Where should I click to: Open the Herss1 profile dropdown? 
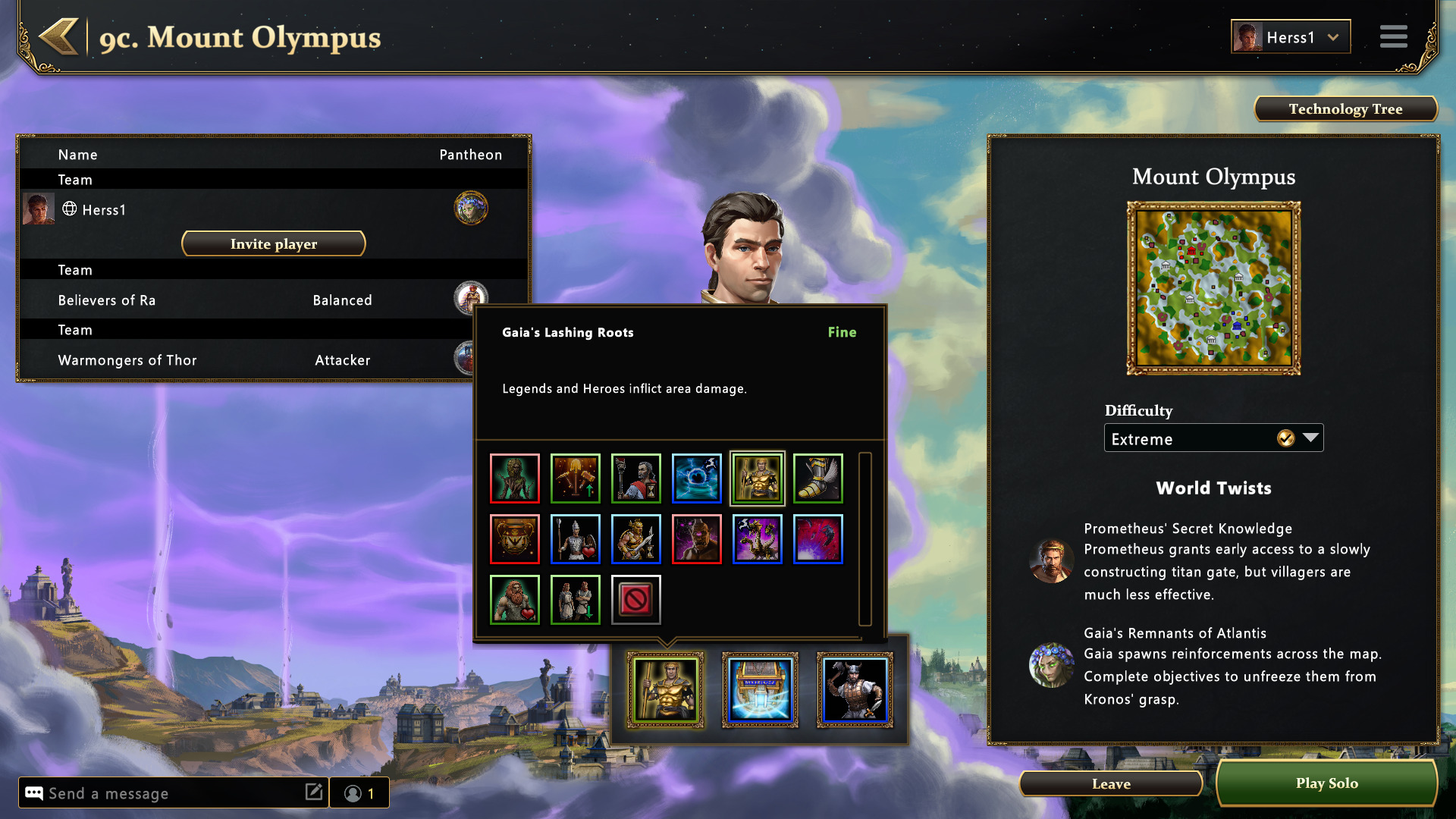pos(1290,37)
